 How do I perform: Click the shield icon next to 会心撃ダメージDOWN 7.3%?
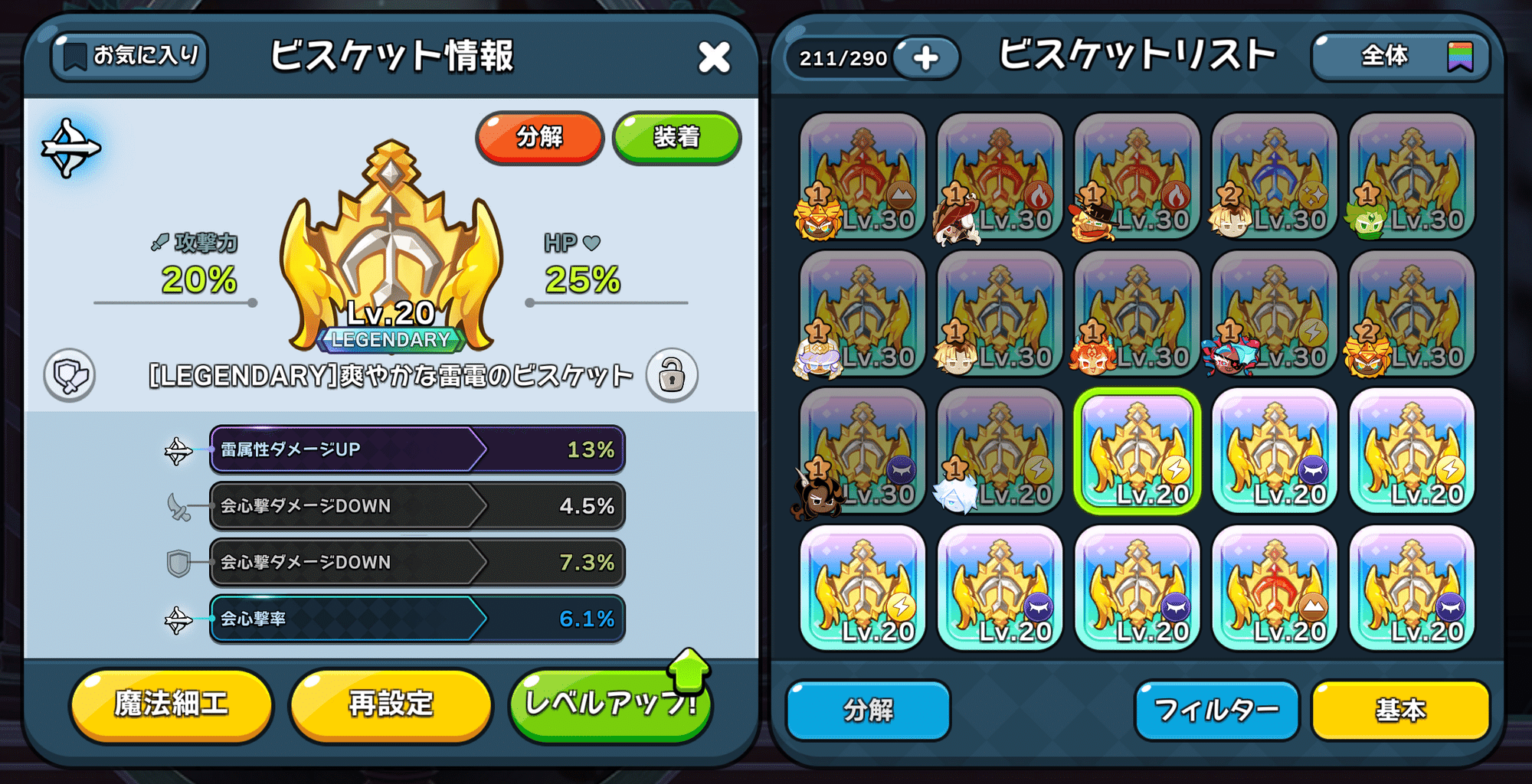[x=177, y=562]
